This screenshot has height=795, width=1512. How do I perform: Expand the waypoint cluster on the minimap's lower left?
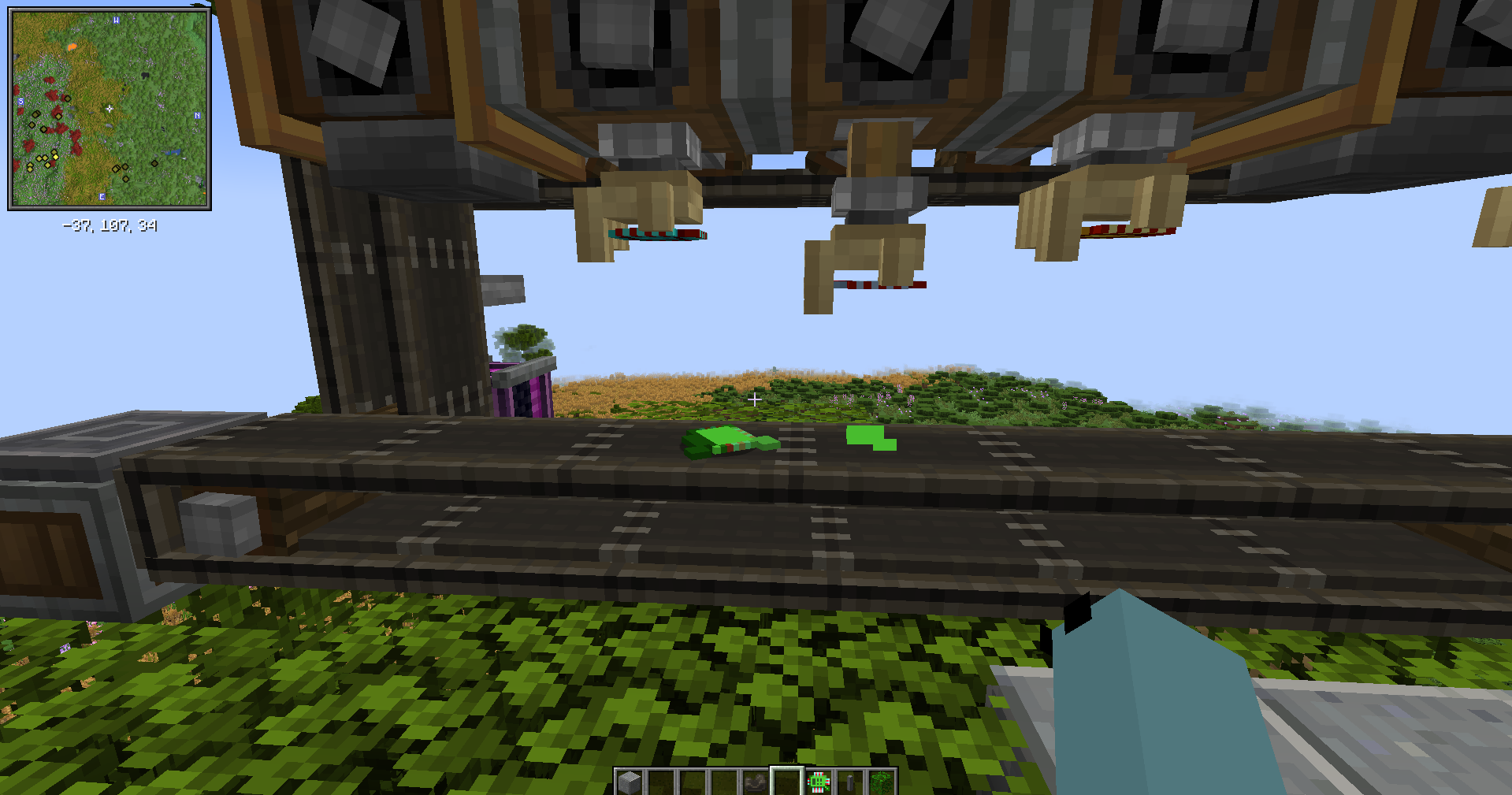click(43, 162)
